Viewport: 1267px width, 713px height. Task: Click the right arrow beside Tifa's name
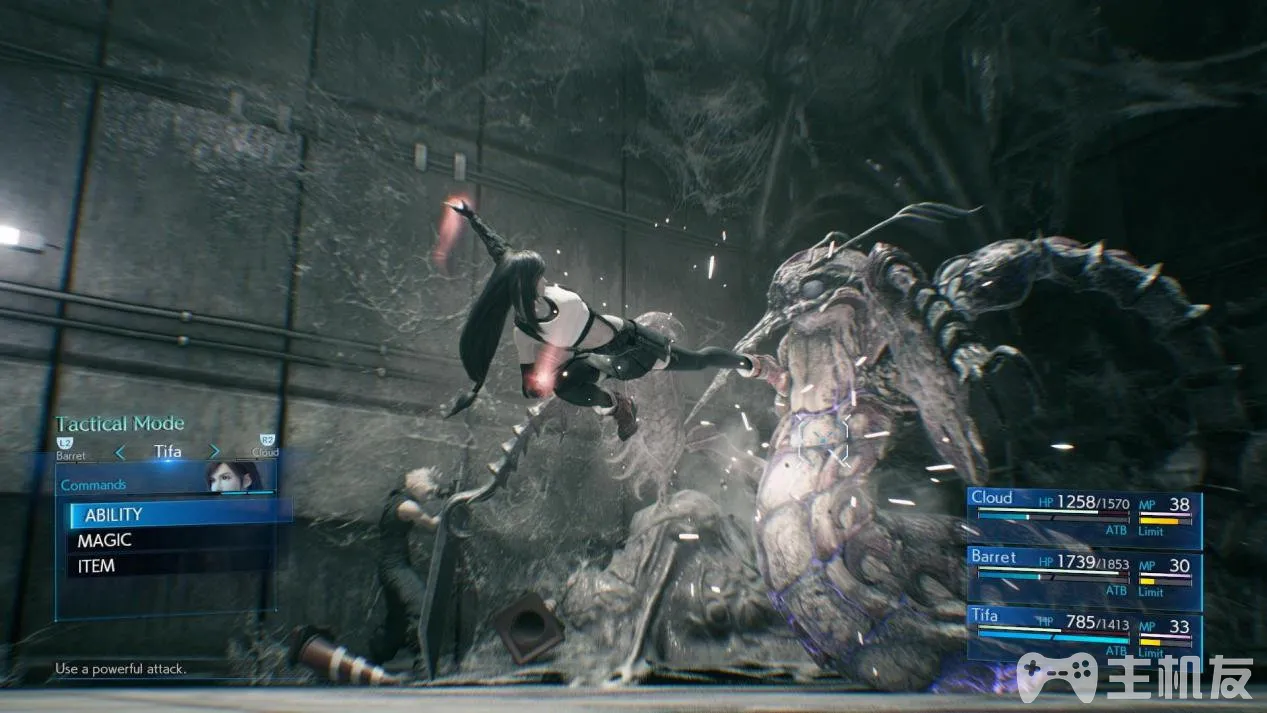pos(214,452)
